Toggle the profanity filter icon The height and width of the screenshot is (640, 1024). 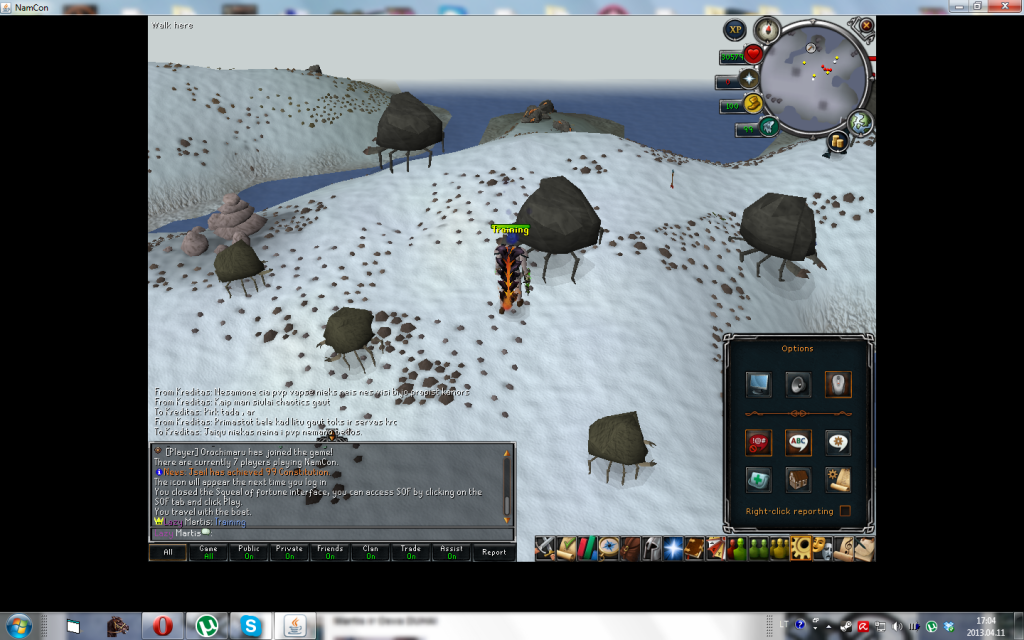click(759, 441)
